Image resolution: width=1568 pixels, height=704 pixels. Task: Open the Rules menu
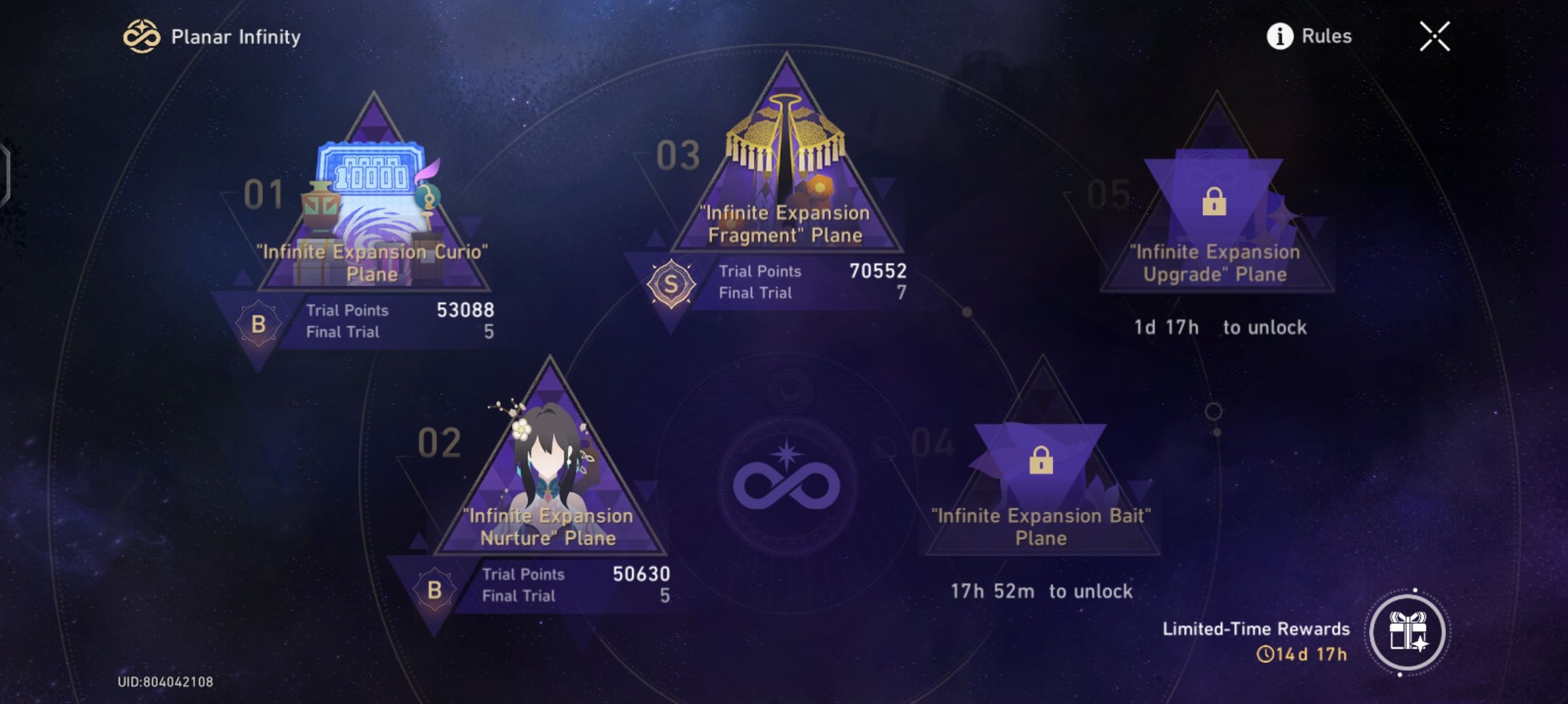[1325, 37]
